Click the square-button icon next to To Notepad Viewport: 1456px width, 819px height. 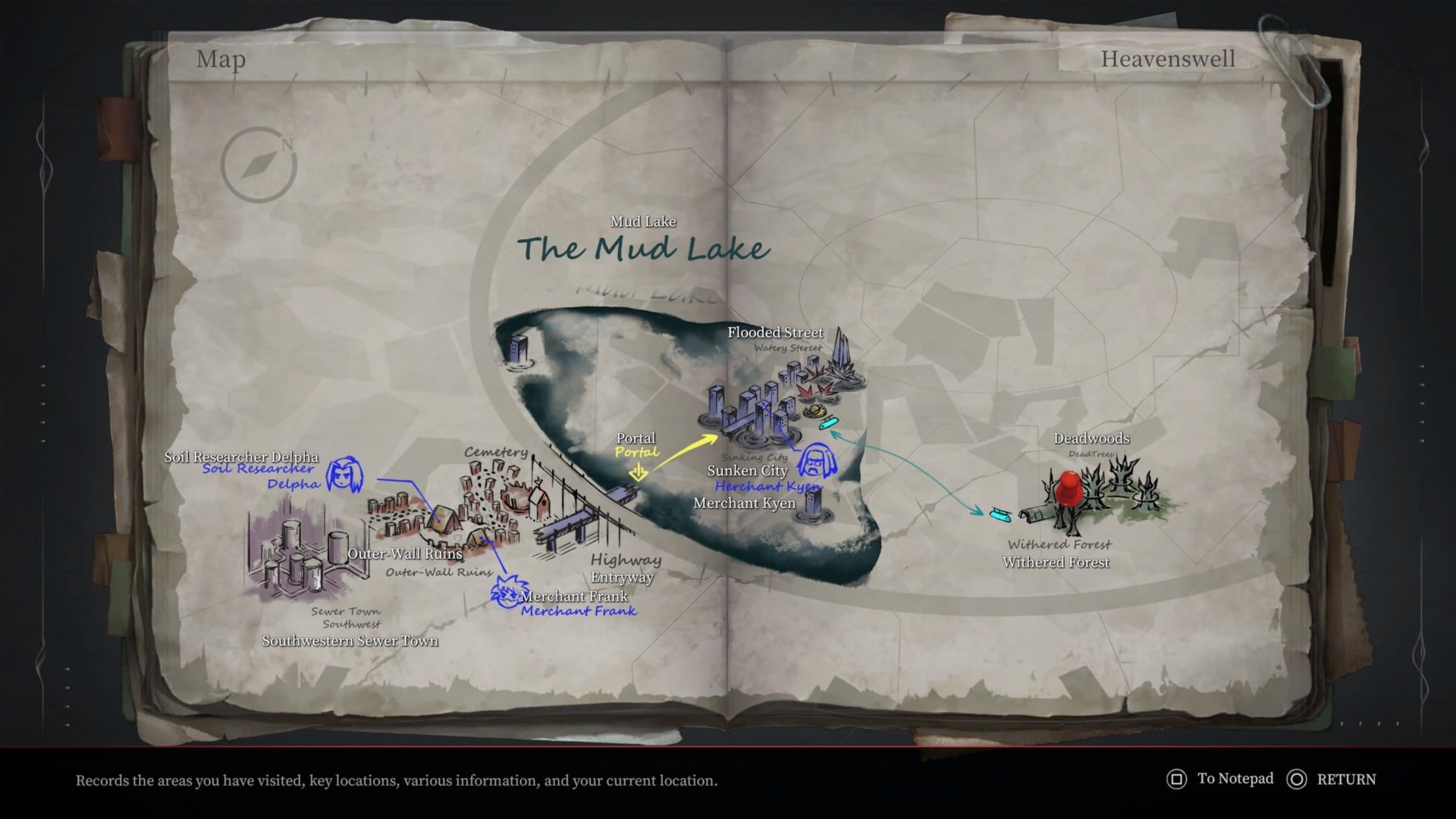coord(1176,779)
